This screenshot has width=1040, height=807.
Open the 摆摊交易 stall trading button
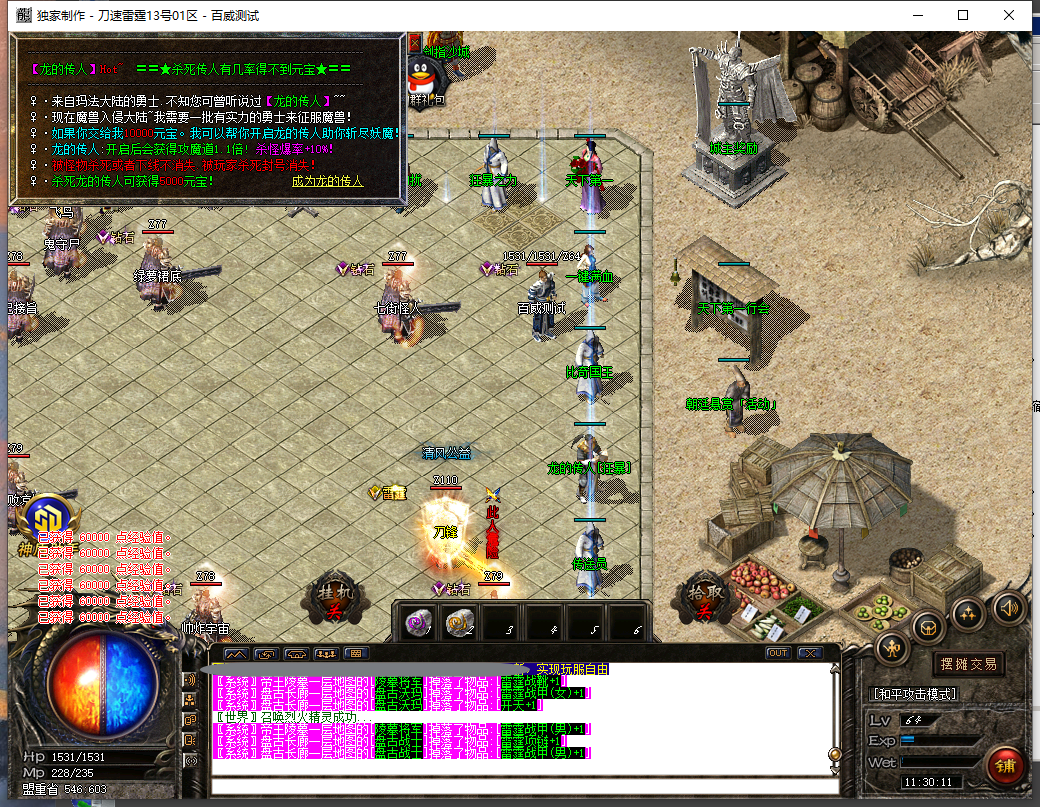point(967,663)
